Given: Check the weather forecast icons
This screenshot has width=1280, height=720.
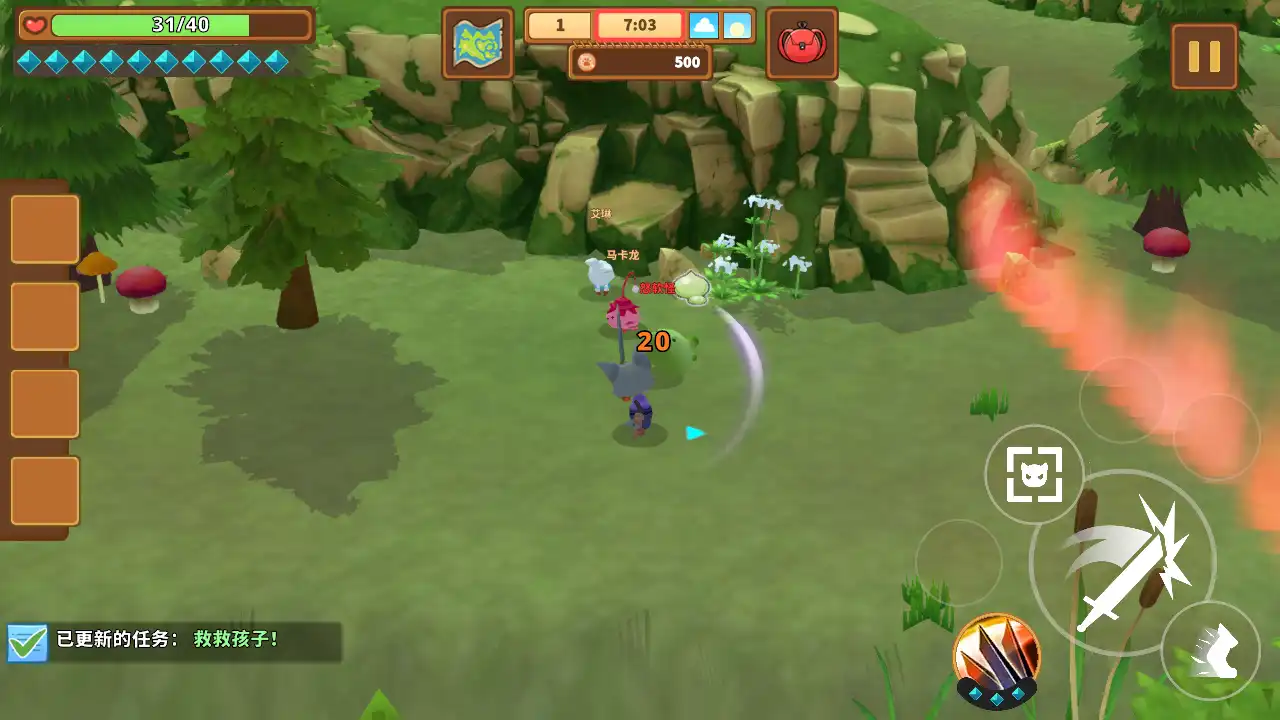Looking at the screenshot, I should [x=720, y=26].
